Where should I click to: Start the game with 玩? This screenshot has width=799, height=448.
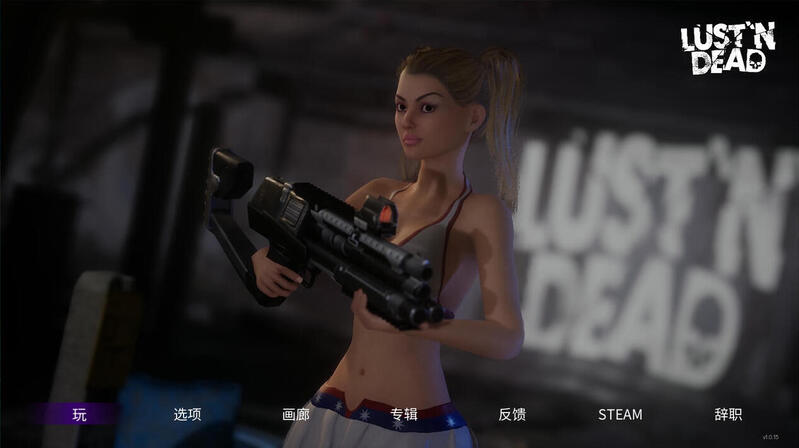click(79, 414)
